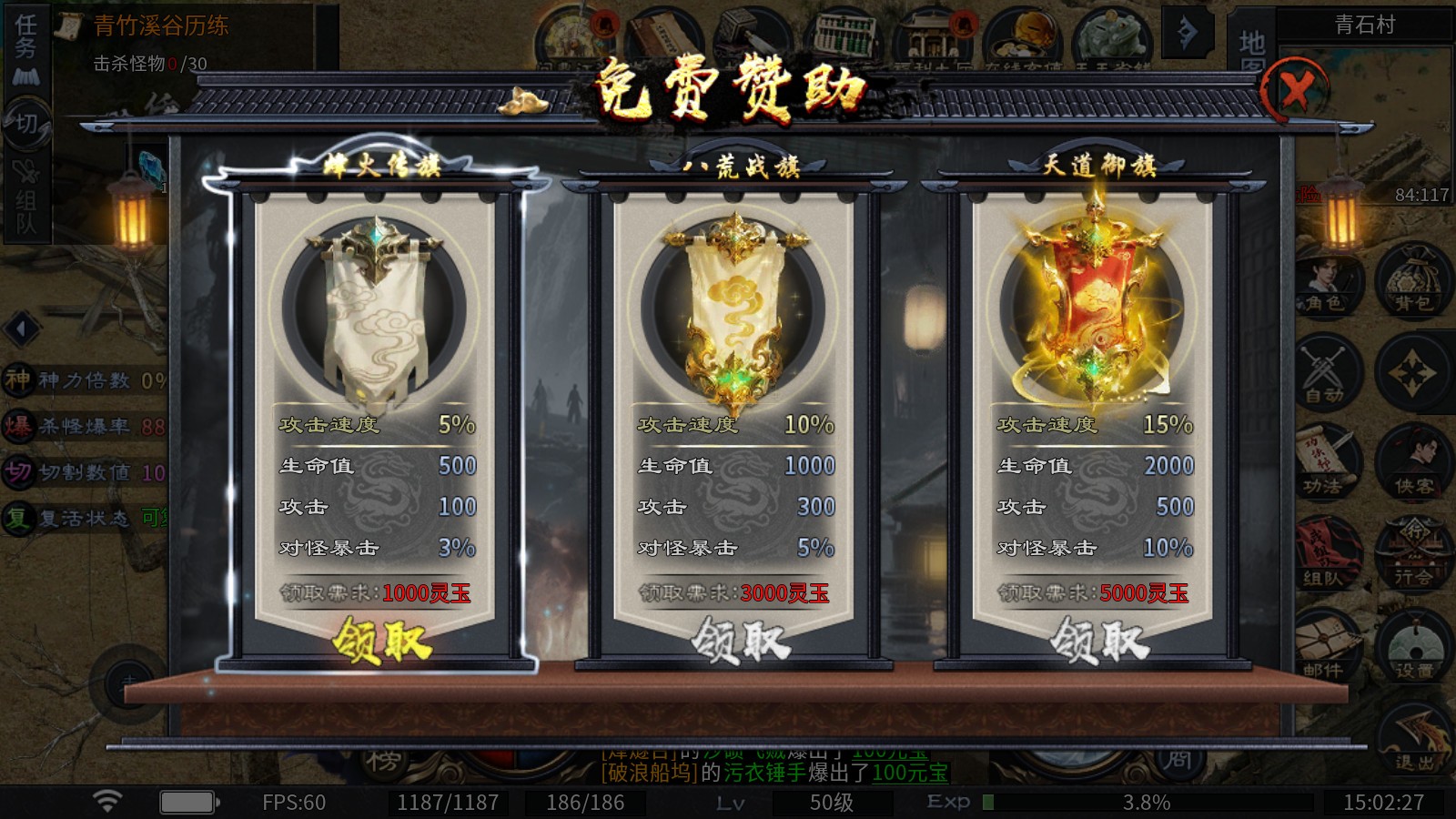Select the 烽火传旗 white banner card
The image size is (1456, 819).
(x=375, y=309)
